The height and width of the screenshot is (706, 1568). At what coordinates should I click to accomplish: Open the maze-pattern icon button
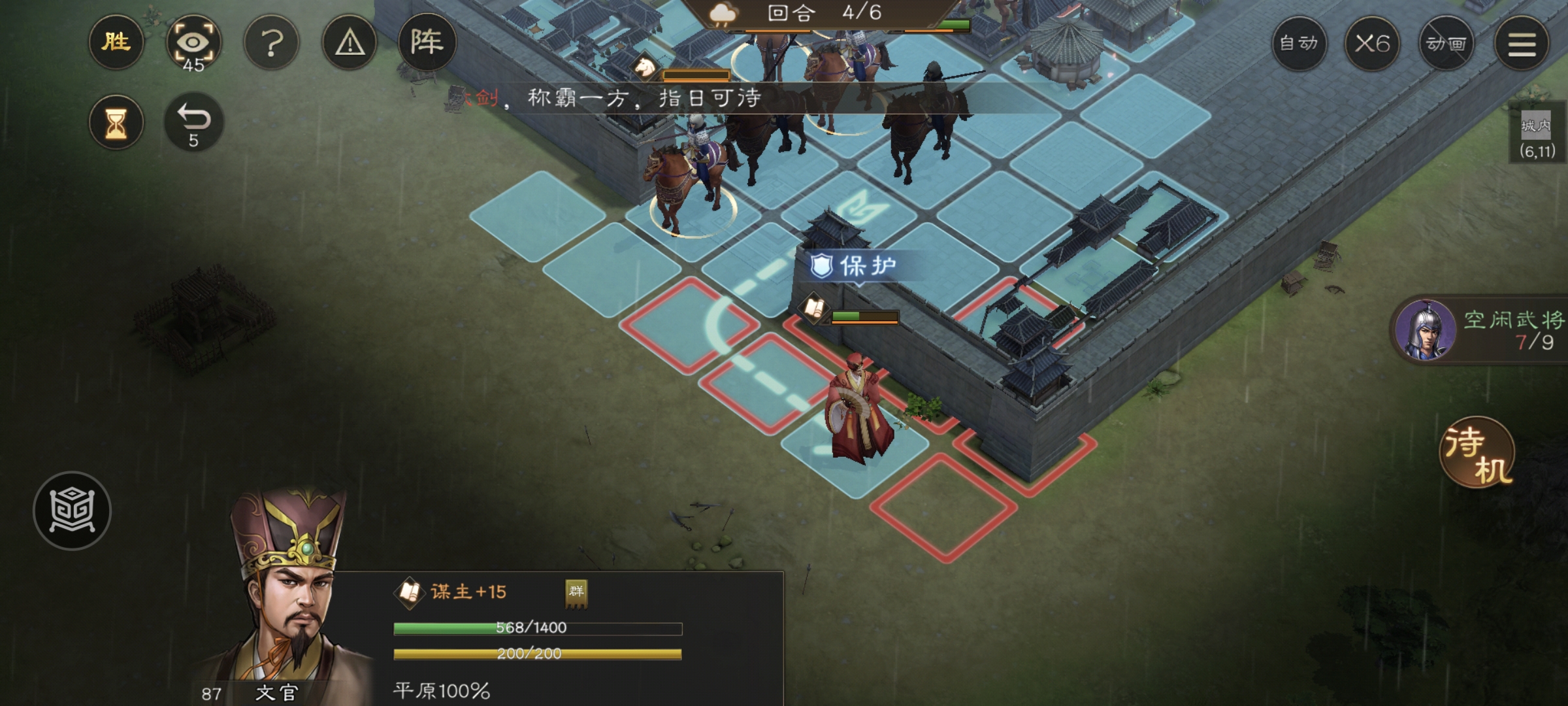[x=72, y=511]
